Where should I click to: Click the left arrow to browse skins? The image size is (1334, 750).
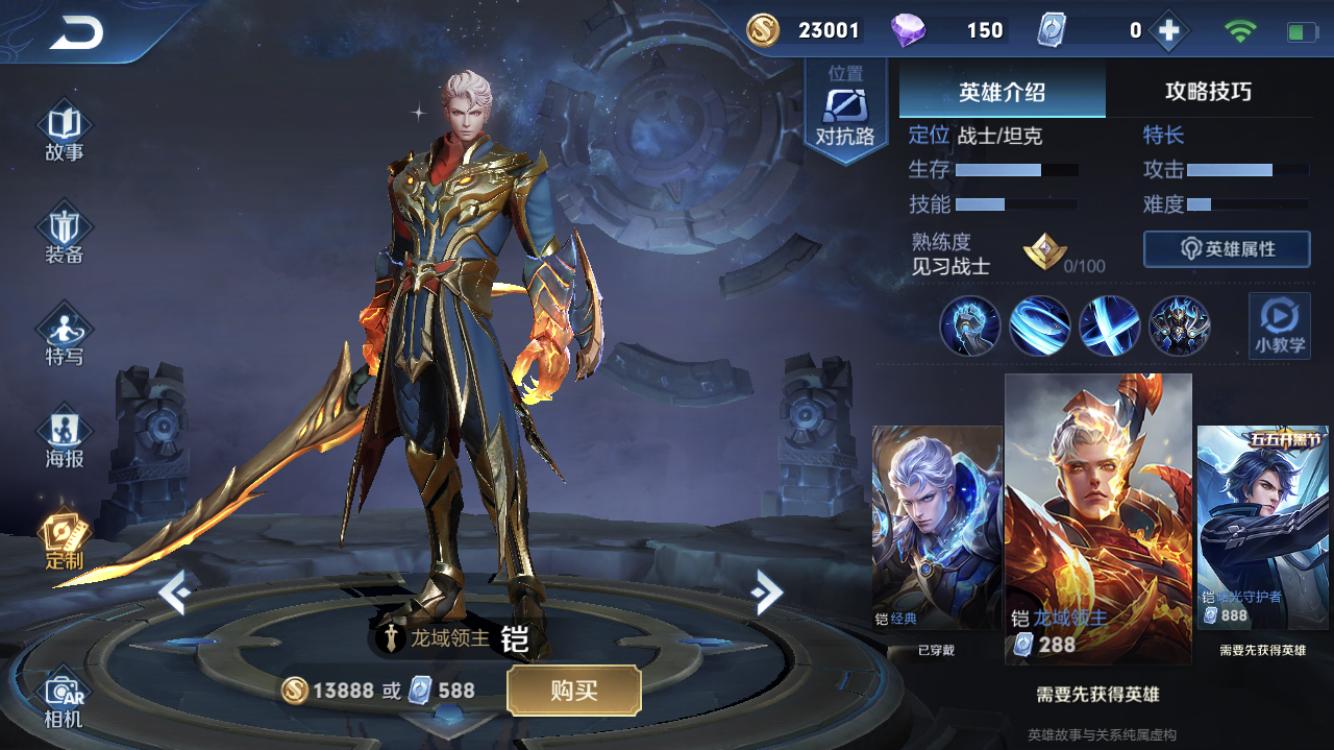click(176, 590)
